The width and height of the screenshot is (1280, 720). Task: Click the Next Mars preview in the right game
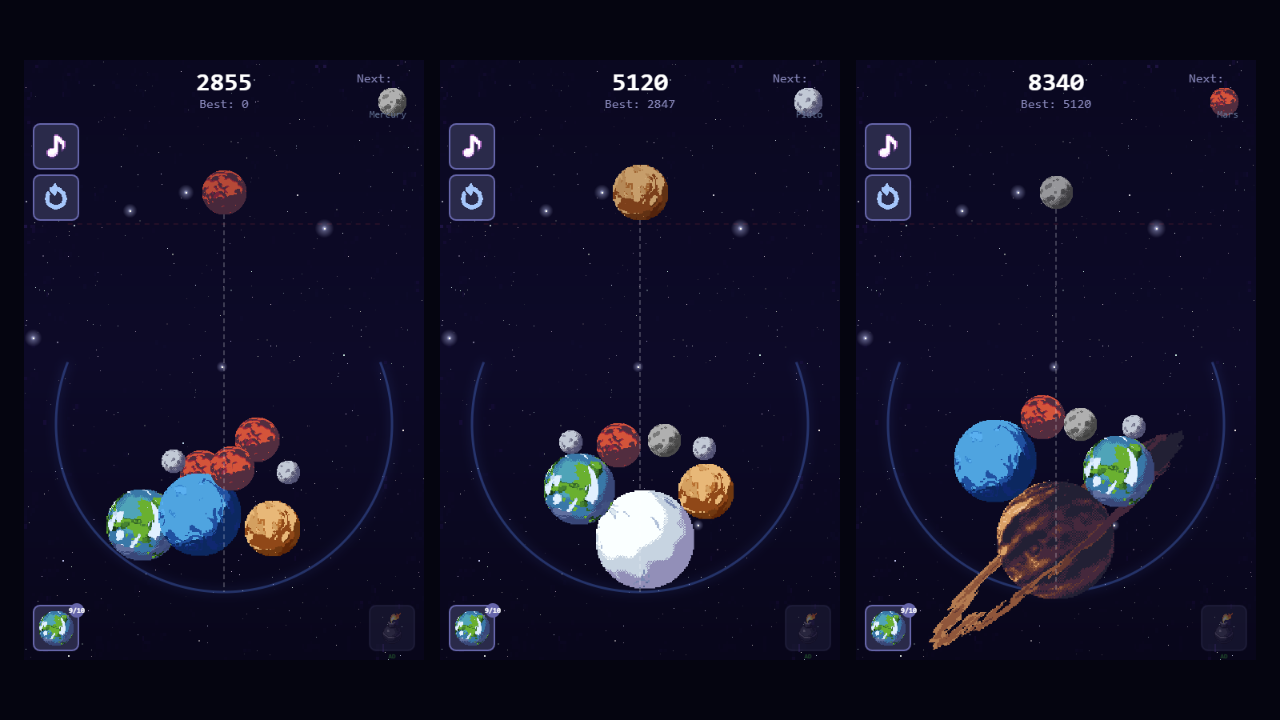(x=1224, y=100)
